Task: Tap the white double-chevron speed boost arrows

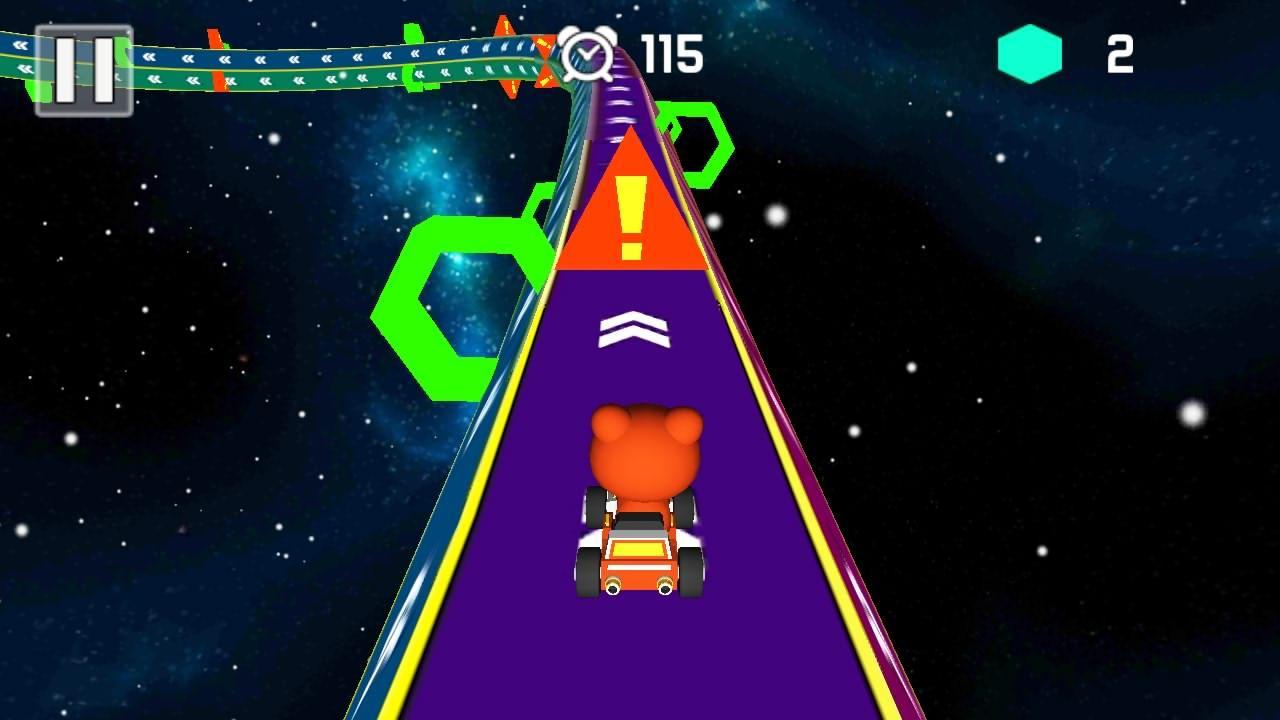Action: click(632, 329)
